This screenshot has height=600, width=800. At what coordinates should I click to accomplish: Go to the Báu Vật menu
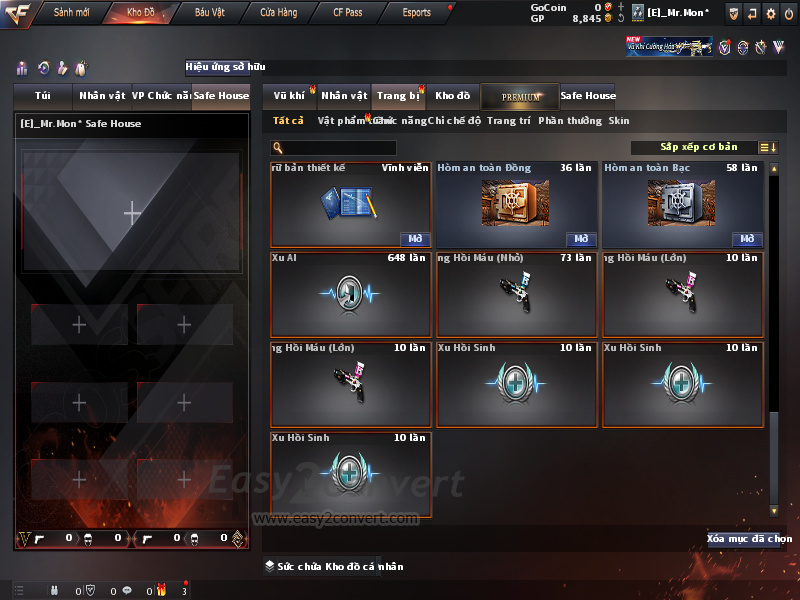(210, 13)
